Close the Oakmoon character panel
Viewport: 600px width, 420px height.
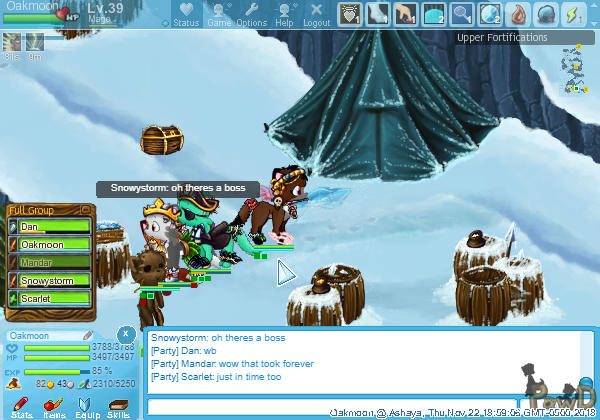[x=125, y=333]
